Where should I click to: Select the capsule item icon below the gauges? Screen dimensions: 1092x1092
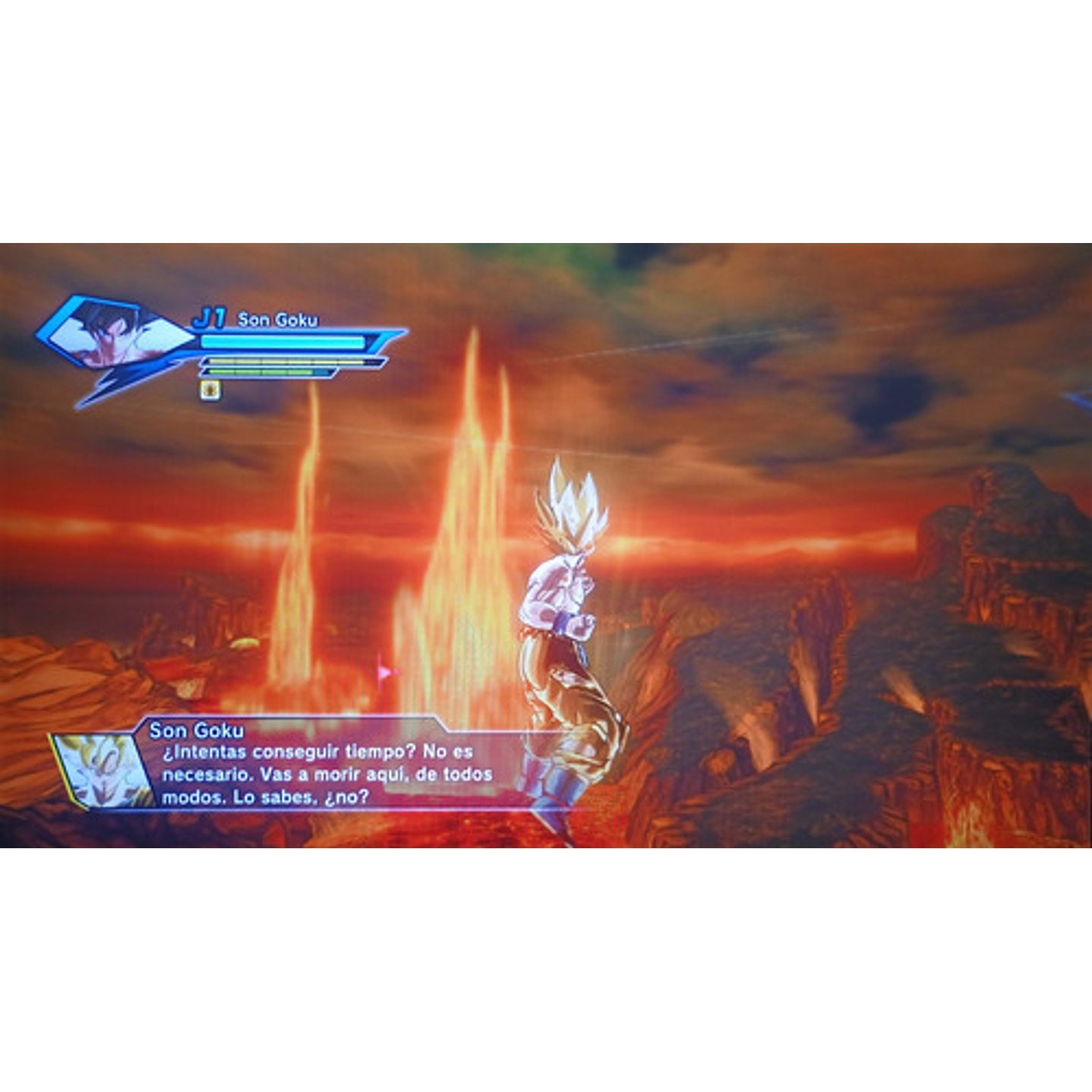[210, 389]
